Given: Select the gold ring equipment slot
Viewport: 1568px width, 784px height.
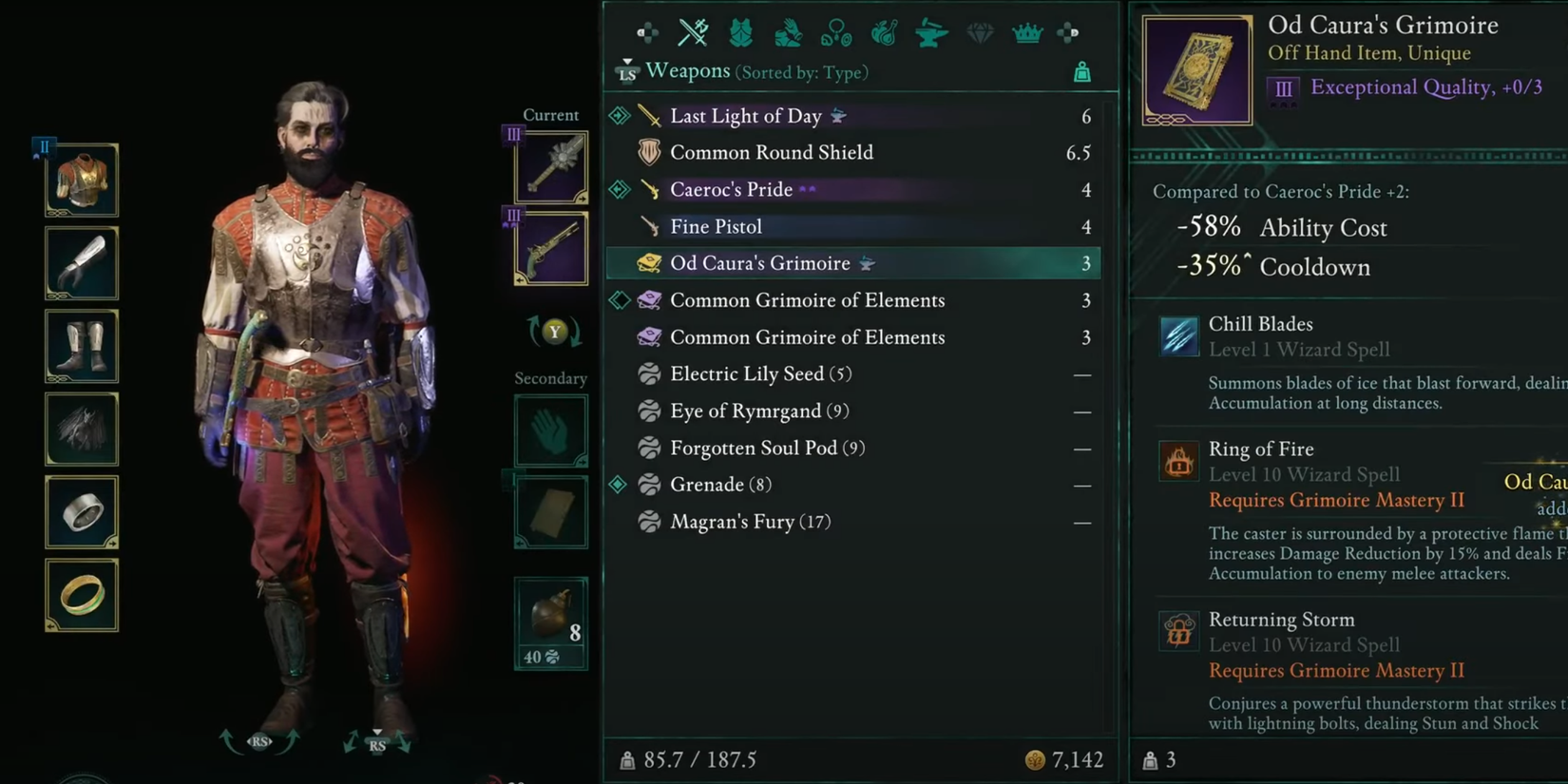Looking at the screenshot, I should (81, 594).
